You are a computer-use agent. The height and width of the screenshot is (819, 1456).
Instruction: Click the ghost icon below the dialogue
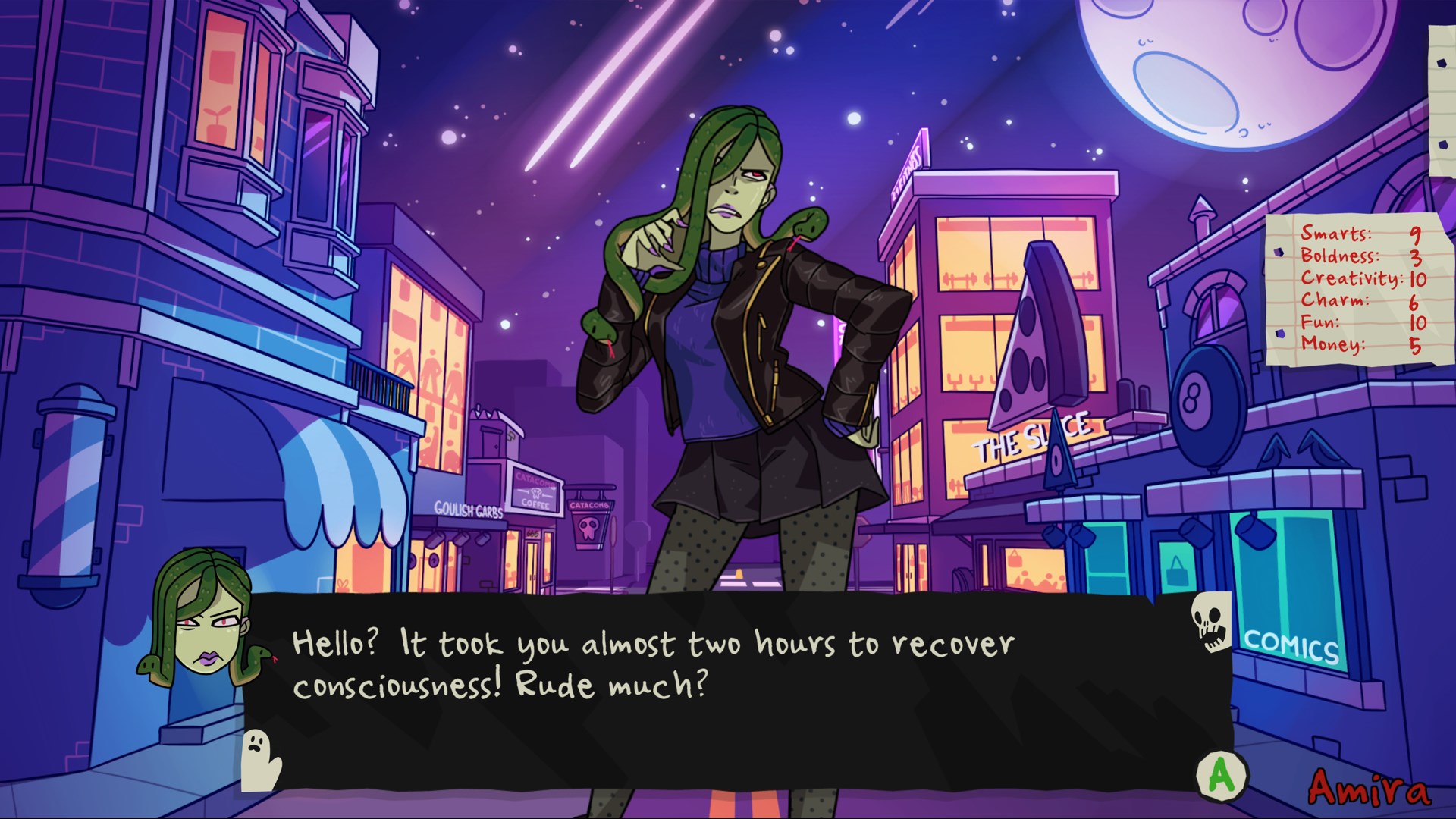coord(259,759)
